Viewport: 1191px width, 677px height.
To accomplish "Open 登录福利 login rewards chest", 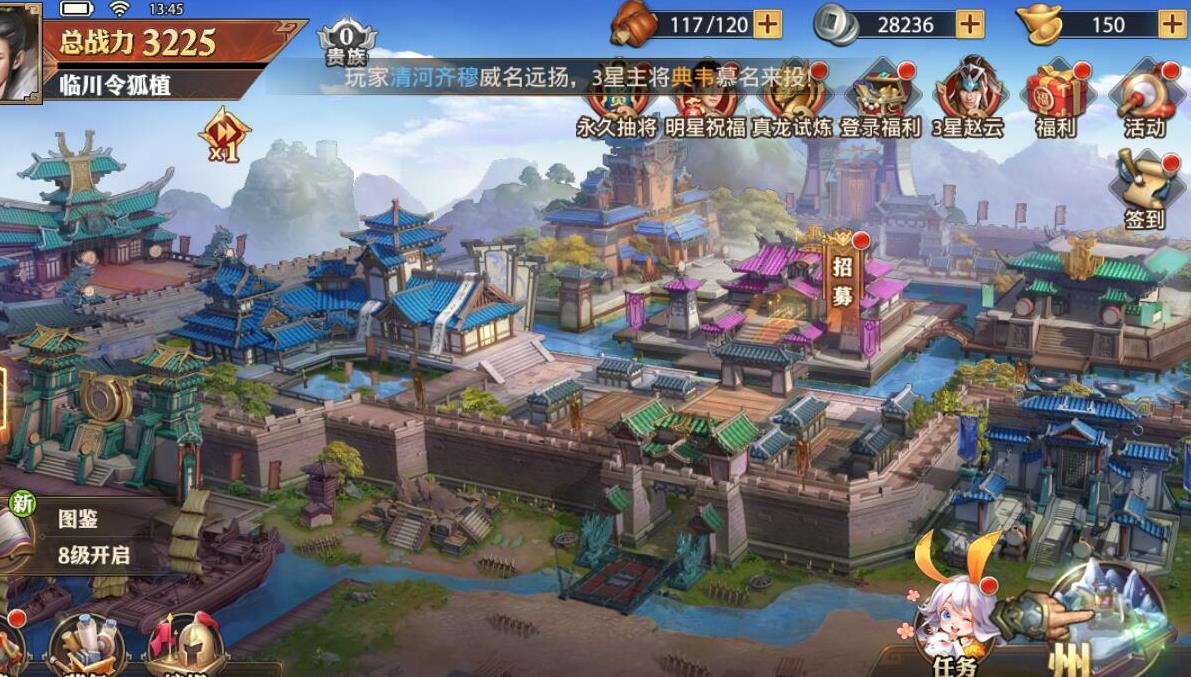I will (x=880, y=100).
